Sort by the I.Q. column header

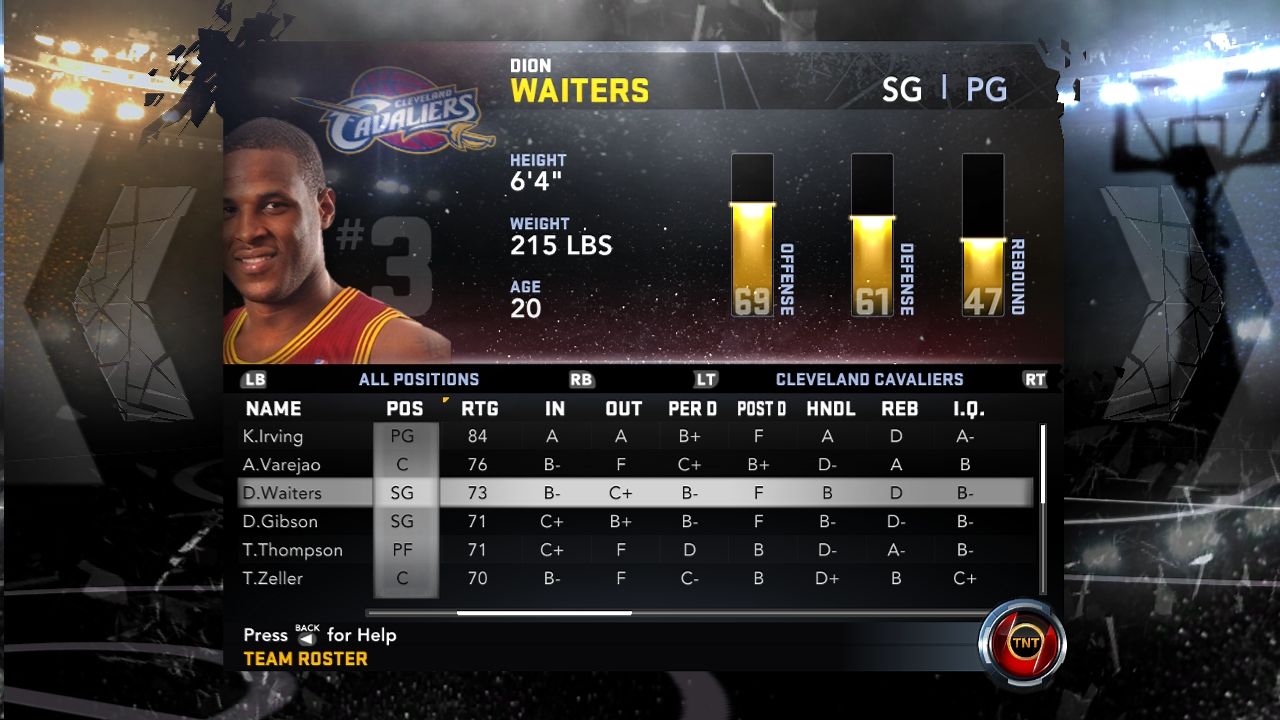point(967,408)
